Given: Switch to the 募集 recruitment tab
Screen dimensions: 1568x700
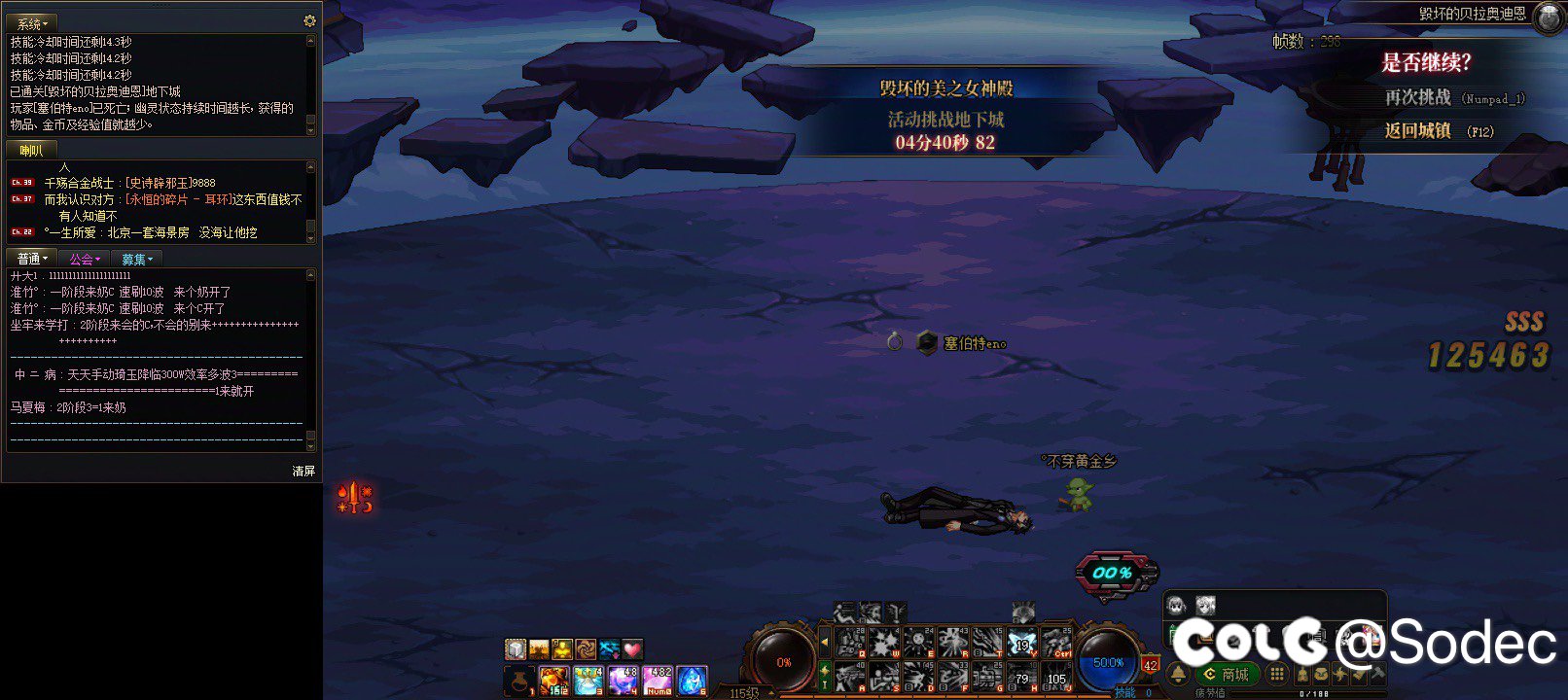Looking at the screenshot, I should click(136, 259).
